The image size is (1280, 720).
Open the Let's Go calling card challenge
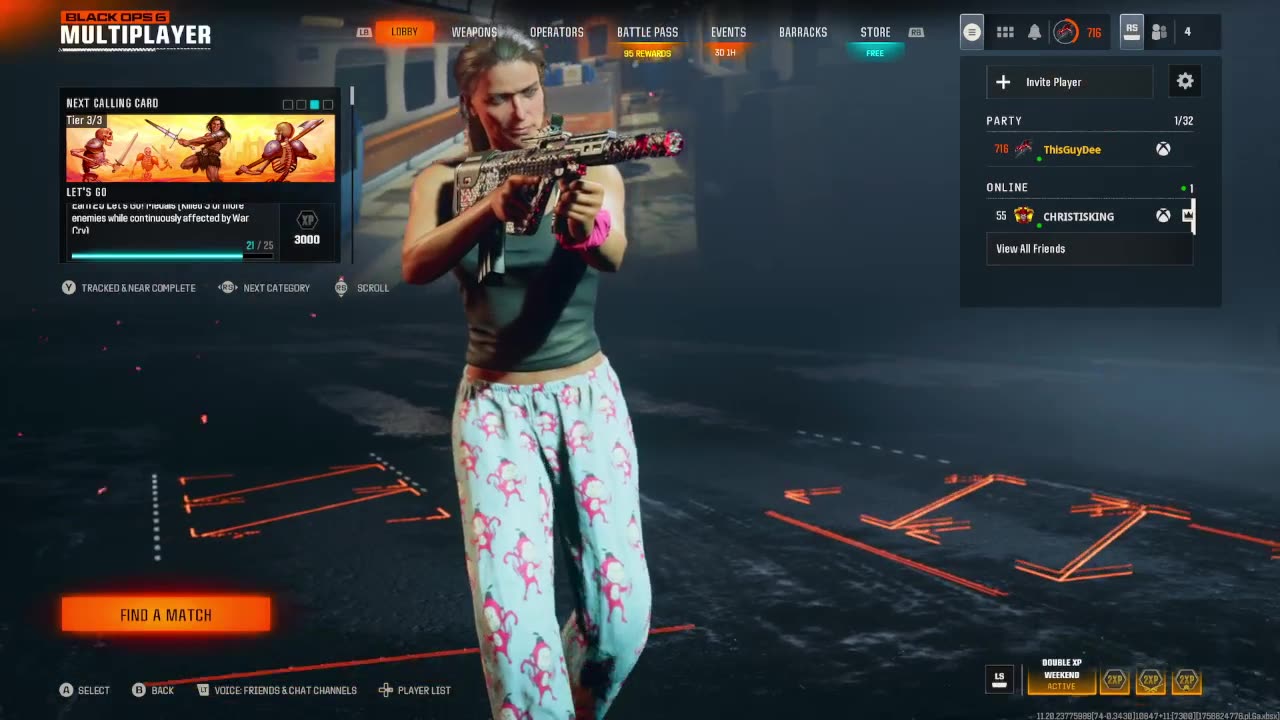[x=200, y=175]
